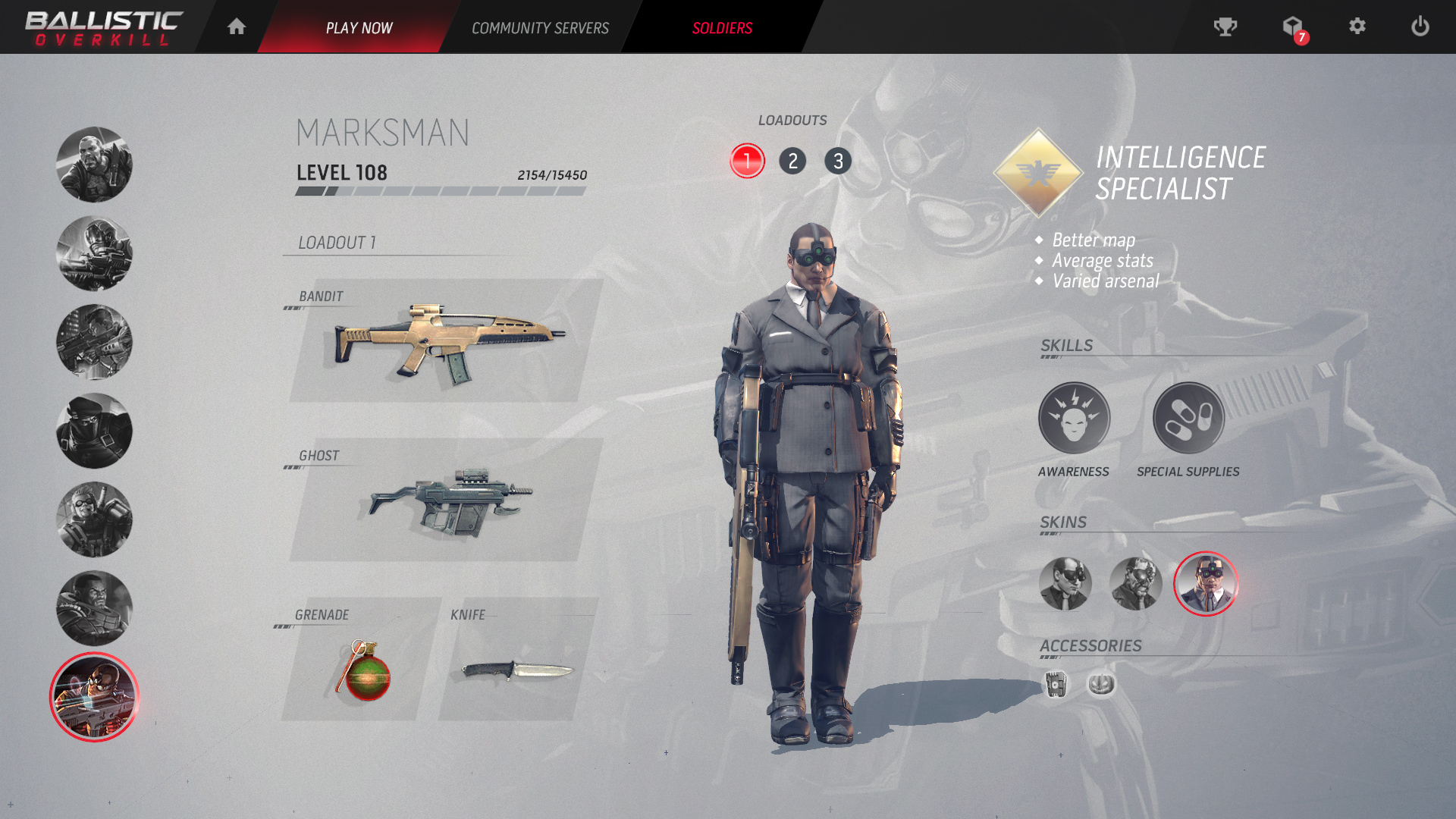Select the Bandit primary weapon slot
The height and width of the screenshot is (819, 1456).
click(x=446, y=341)
